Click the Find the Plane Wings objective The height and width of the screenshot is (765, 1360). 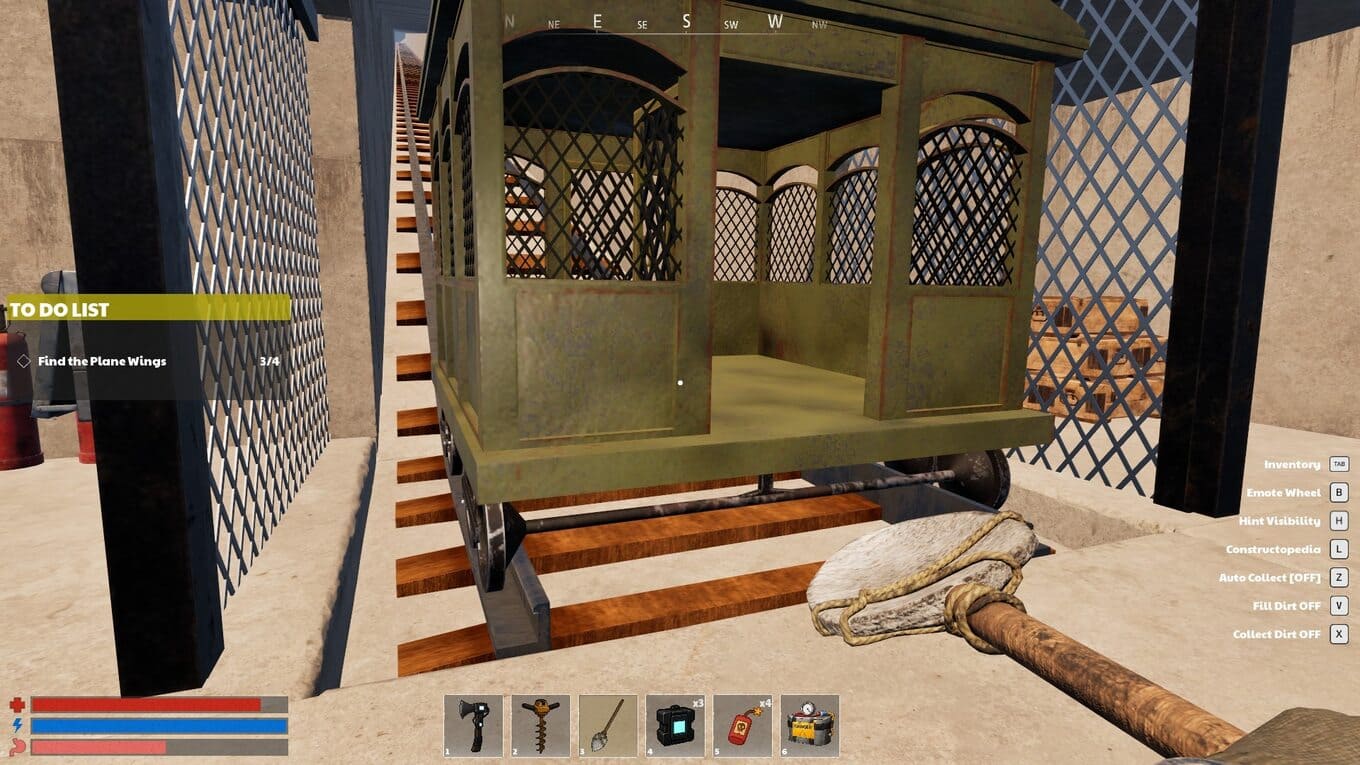[x=102, y=361]
